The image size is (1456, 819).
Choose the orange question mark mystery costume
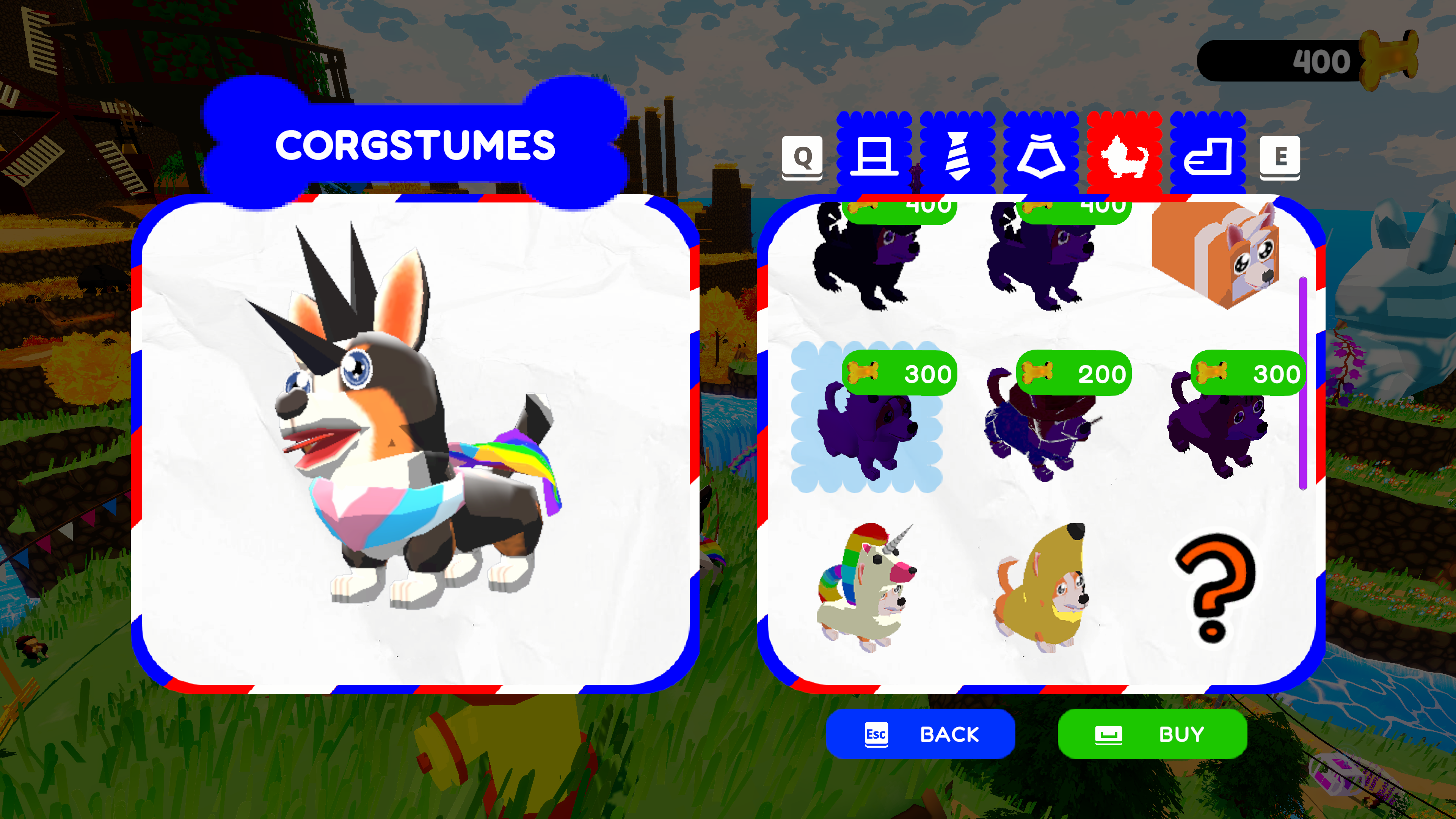1215,588
